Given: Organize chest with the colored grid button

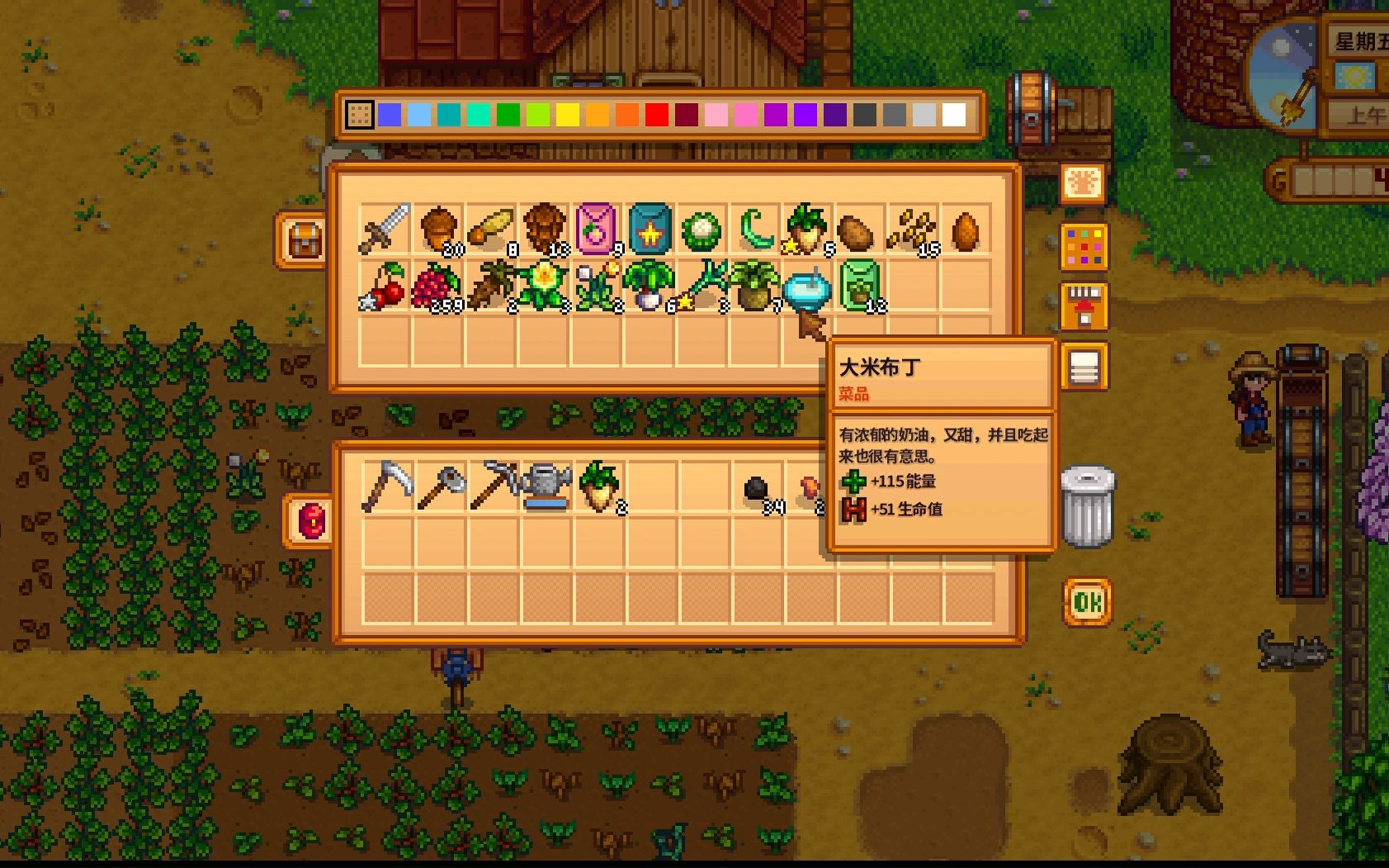Looking at the screenshot, I should pos(1084,246).
